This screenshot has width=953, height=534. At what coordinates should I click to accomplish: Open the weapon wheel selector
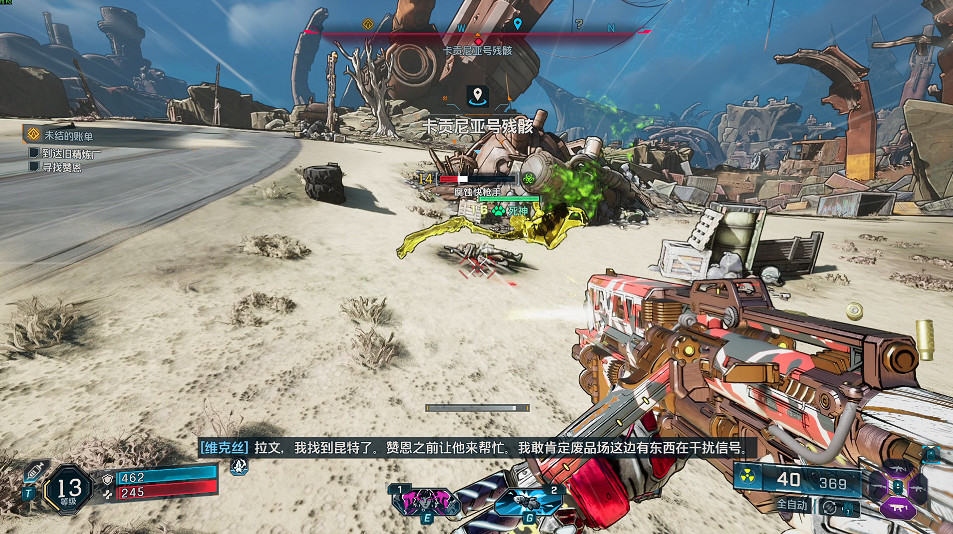click(896, 488)
